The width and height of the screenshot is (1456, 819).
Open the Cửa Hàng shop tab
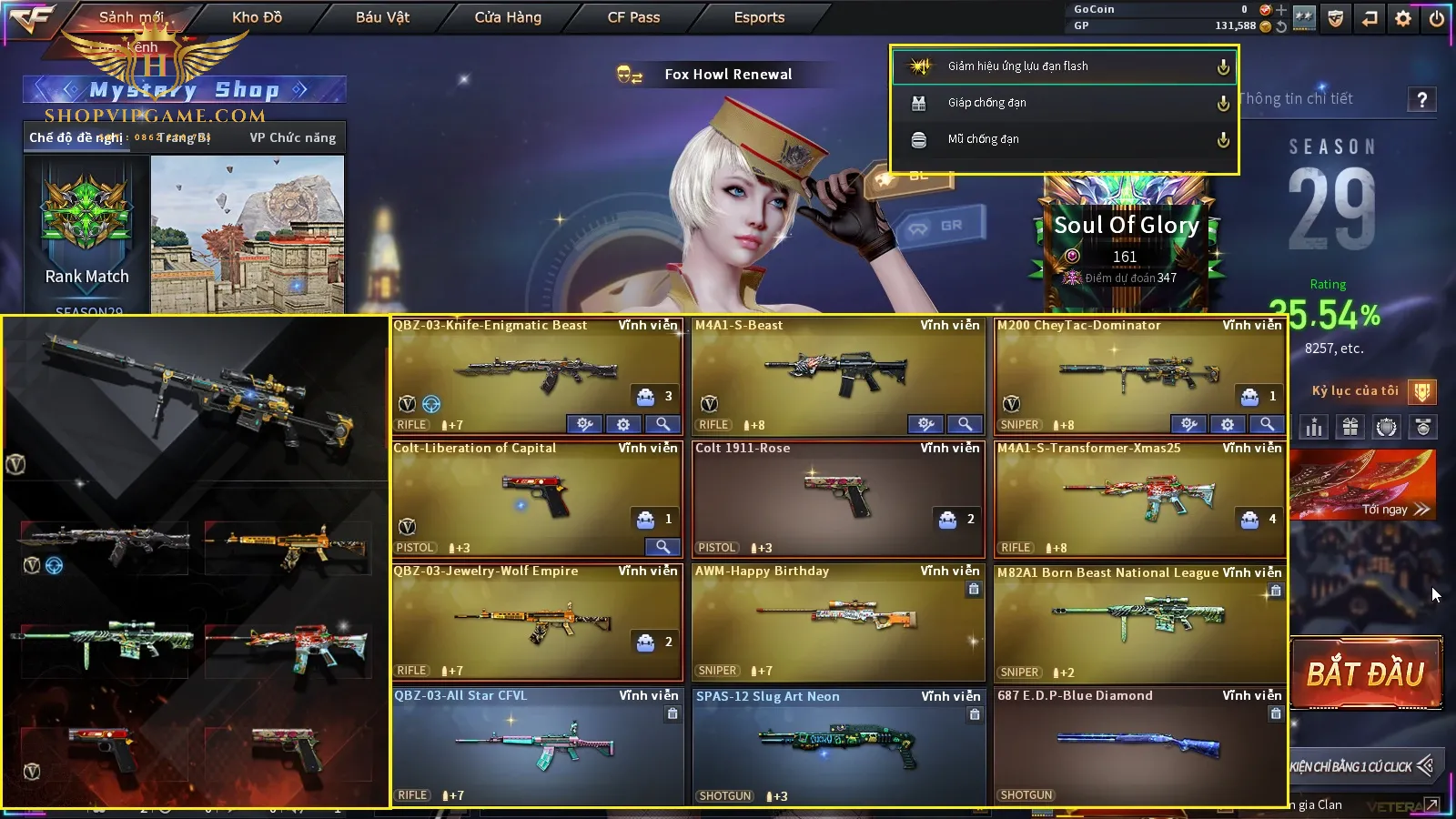[x=508, y=17]
